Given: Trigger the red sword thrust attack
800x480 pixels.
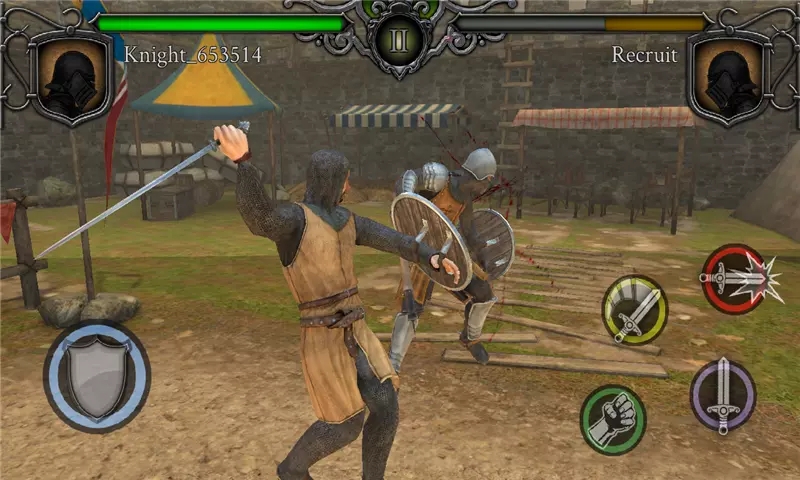Looking at the screenshot, I should click(735, 279).
